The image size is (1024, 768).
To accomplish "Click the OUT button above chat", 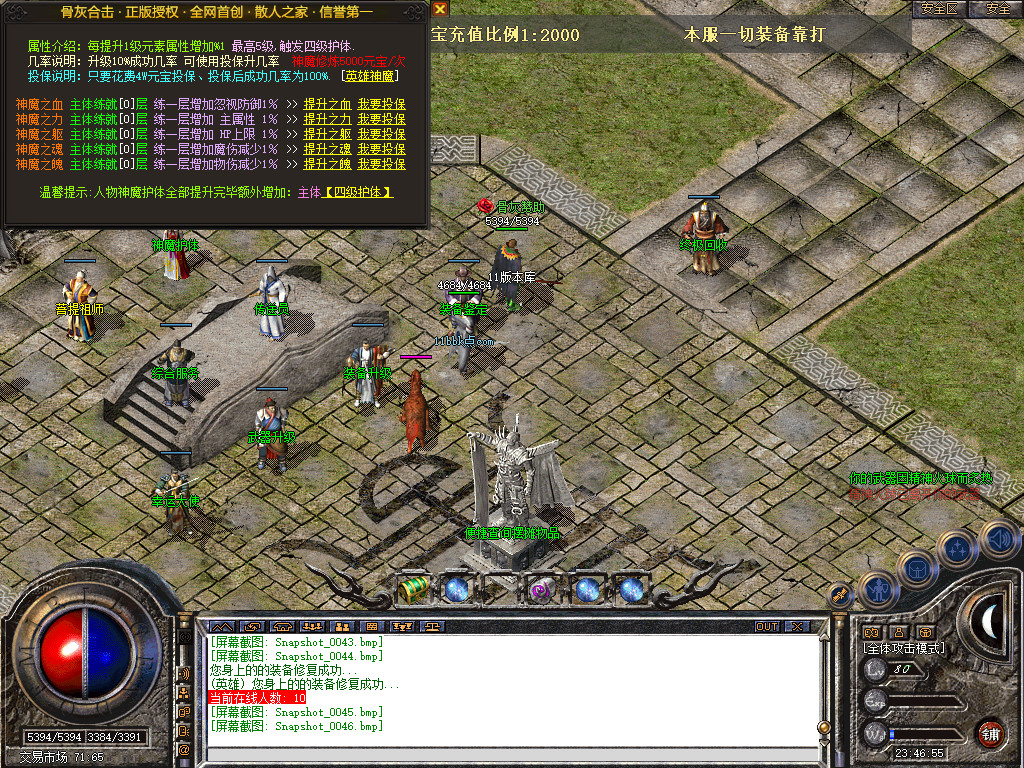I will point(766,627).
